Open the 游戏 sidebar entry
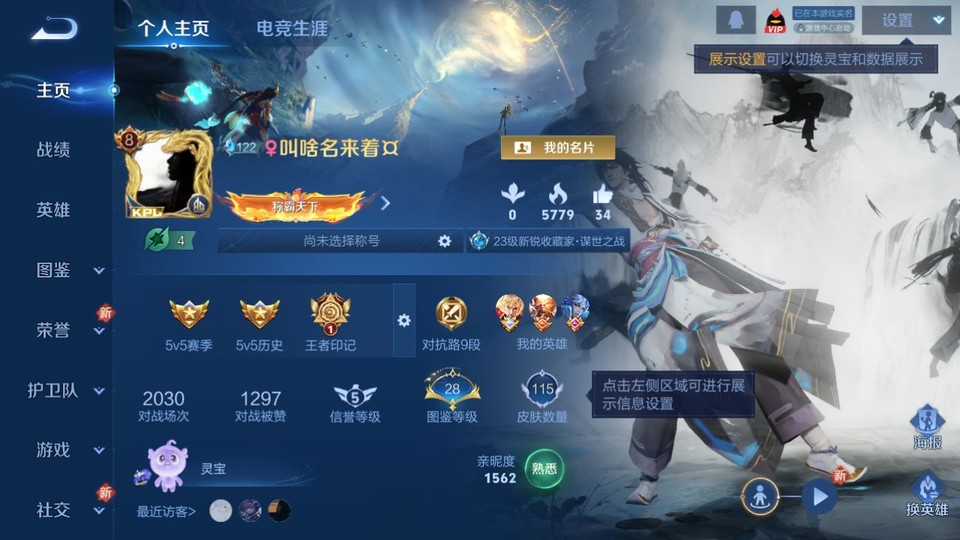The image size is (960, 540). click(x=66, y=450)
